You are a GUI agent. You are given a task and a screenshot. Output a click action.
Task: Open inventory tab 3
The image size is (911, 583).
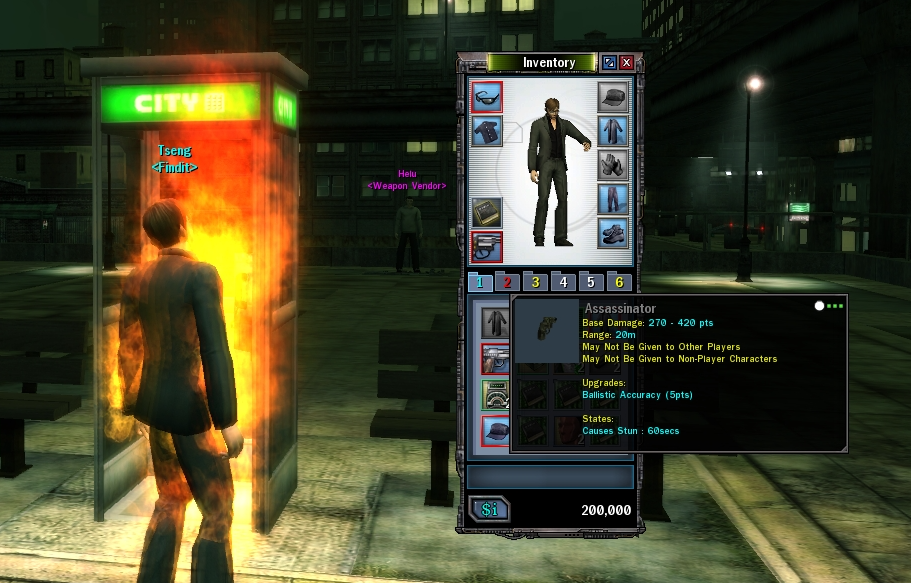[x=535, y=283]
